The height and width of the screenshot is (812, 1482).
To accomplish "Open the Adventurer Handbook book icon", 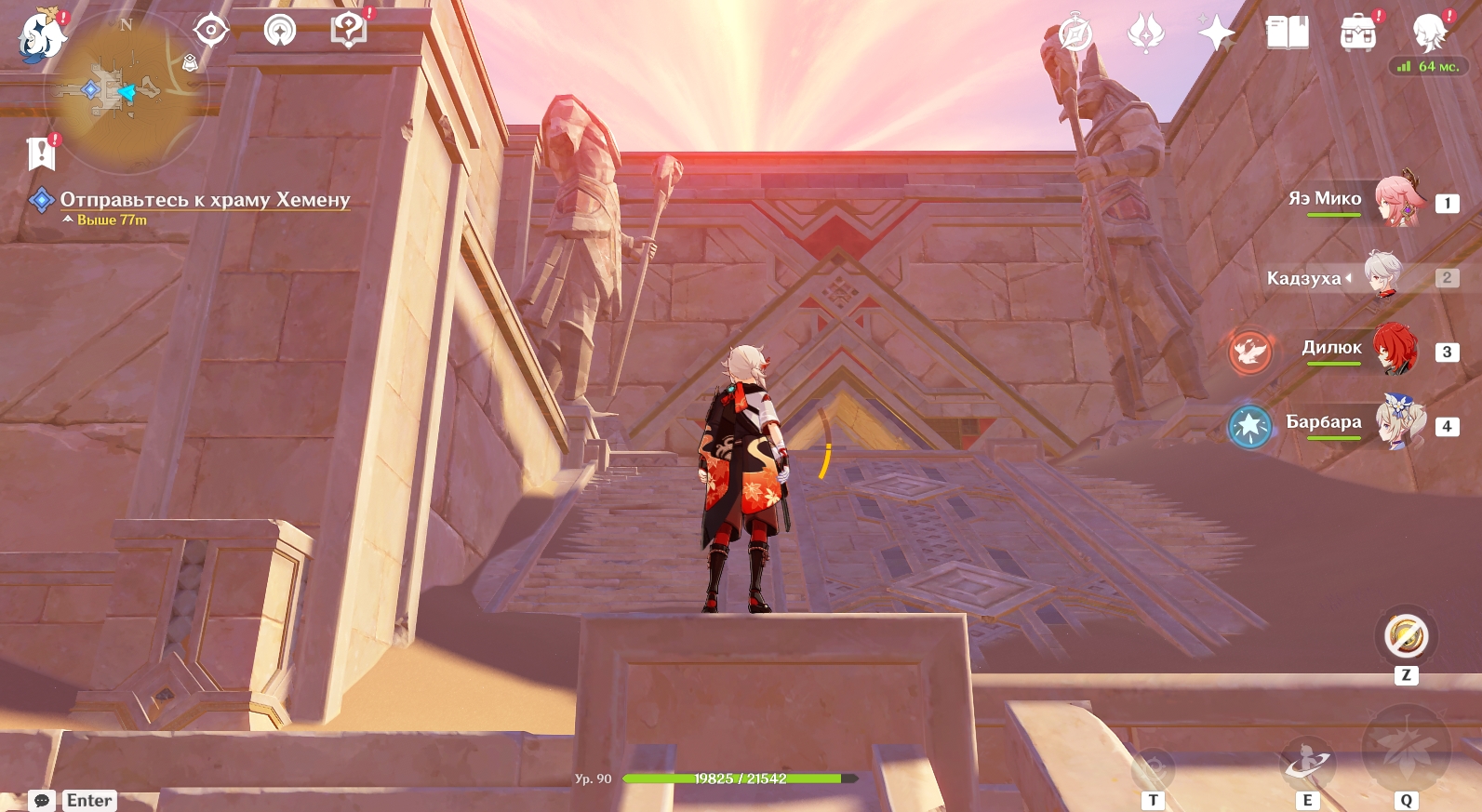I will (1287, 33).
